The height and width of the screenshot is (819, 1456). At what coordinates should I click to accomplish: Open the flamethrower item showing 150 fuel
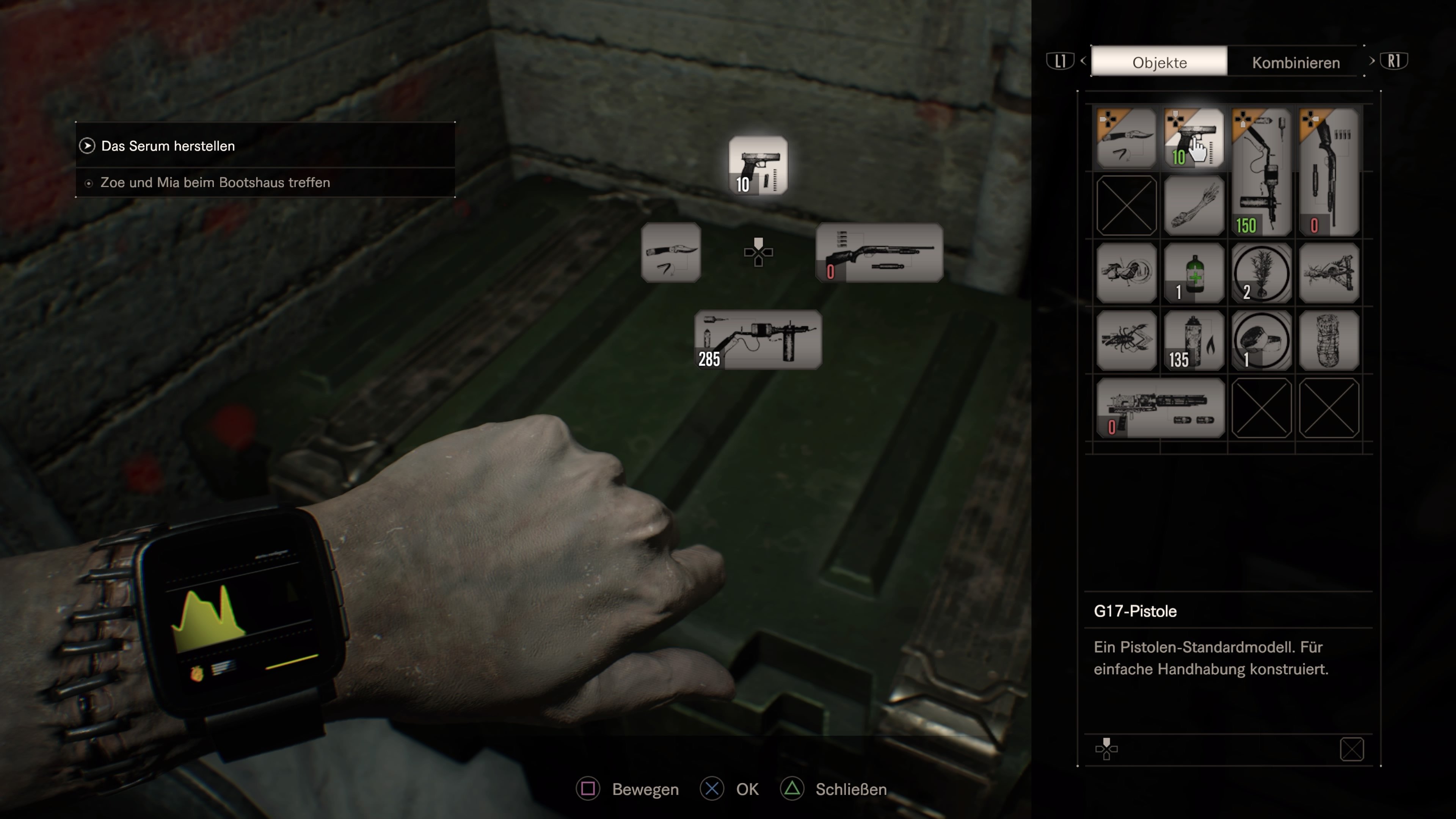click(x=1262, y=169)
